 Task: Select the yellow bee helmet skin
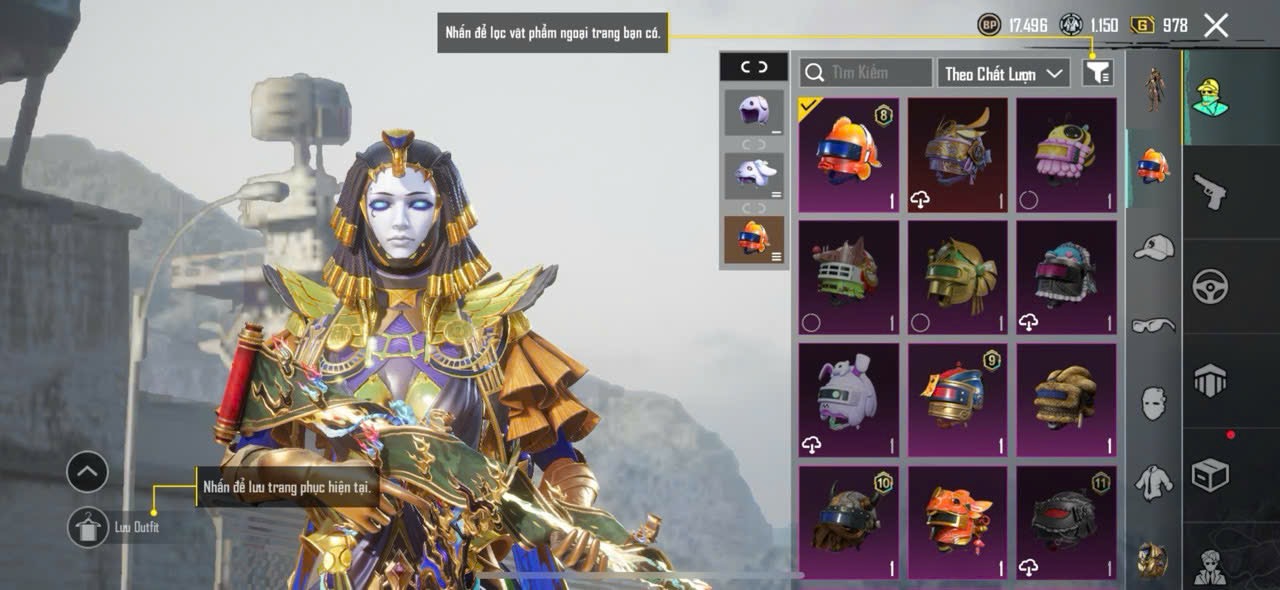click(1066, 155)
